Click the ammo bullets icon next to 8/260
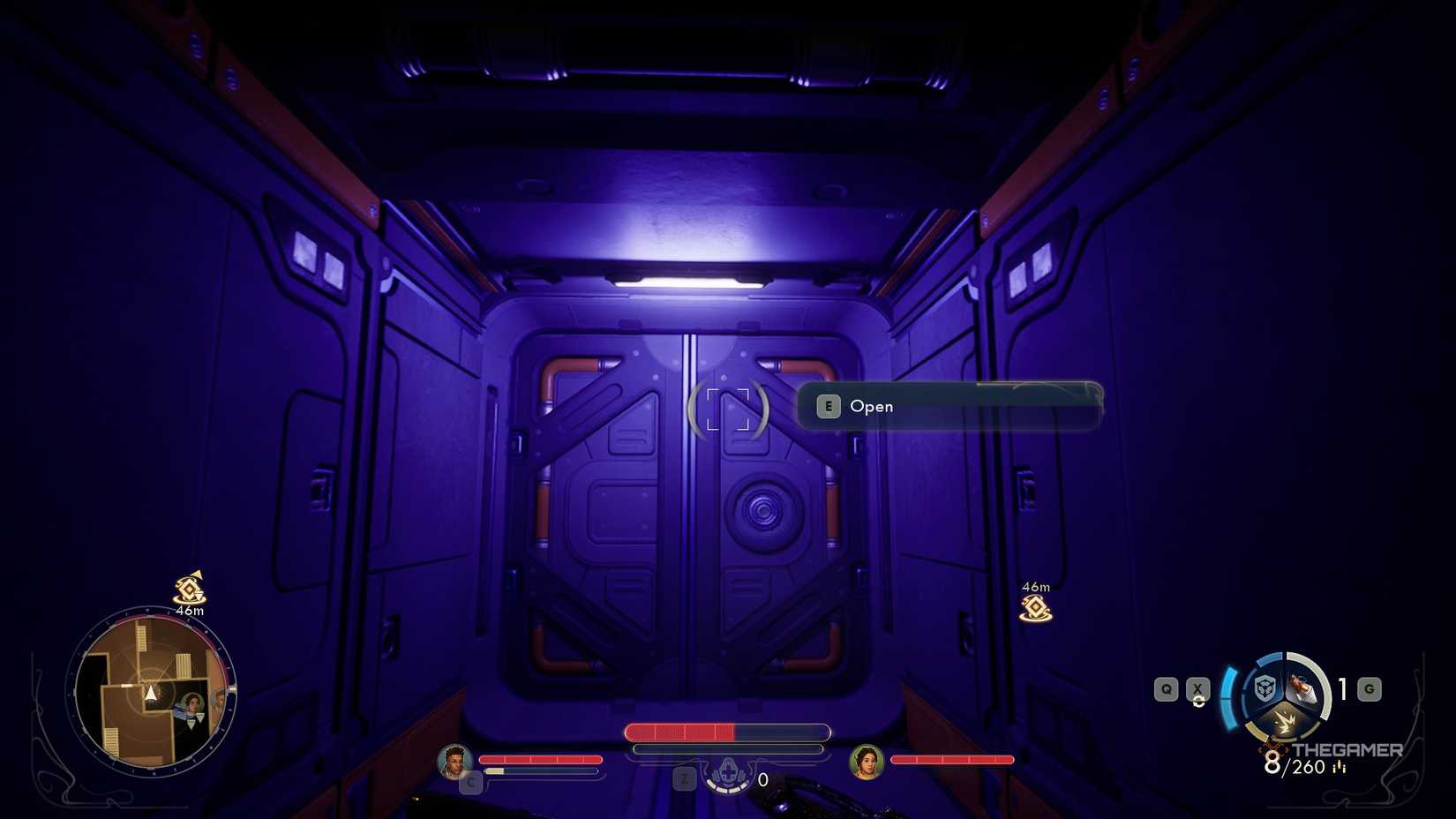Screen dimensions: 1456x819 1339,766
